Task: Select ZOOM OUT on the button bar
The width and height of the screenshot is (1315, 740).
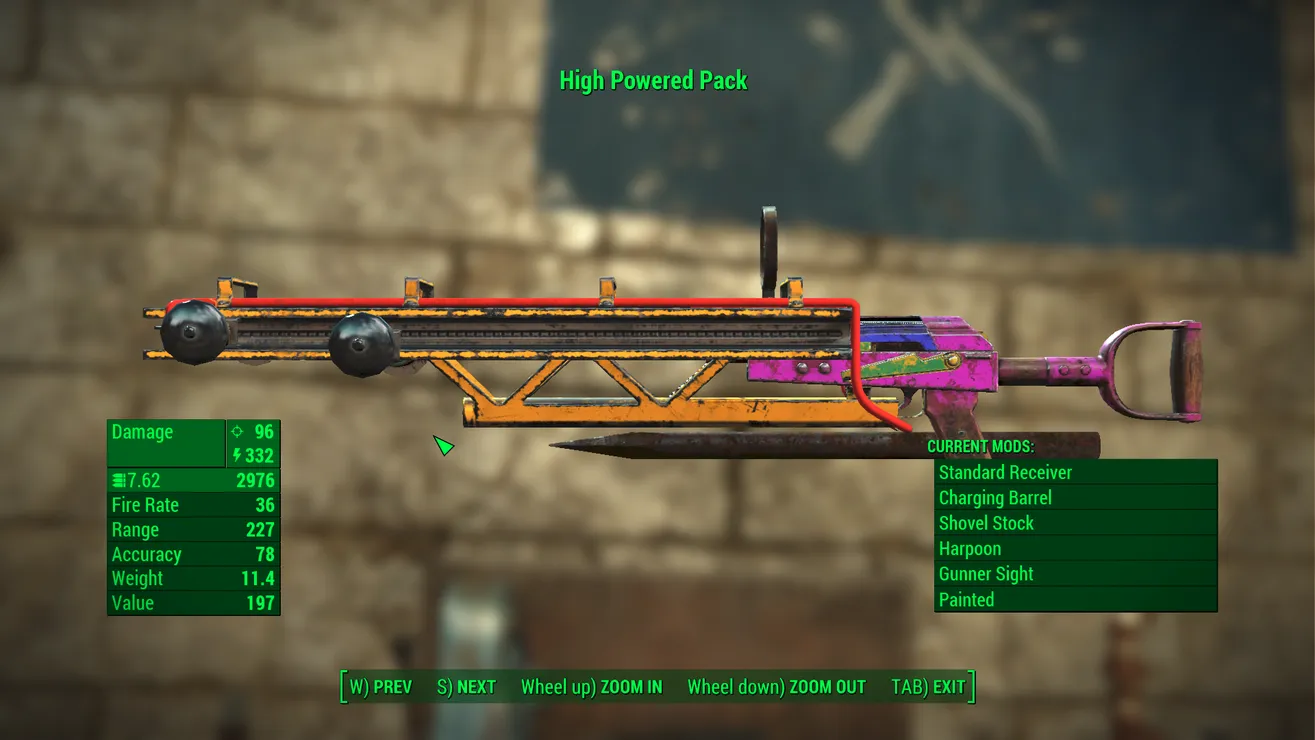Action: 776,687
